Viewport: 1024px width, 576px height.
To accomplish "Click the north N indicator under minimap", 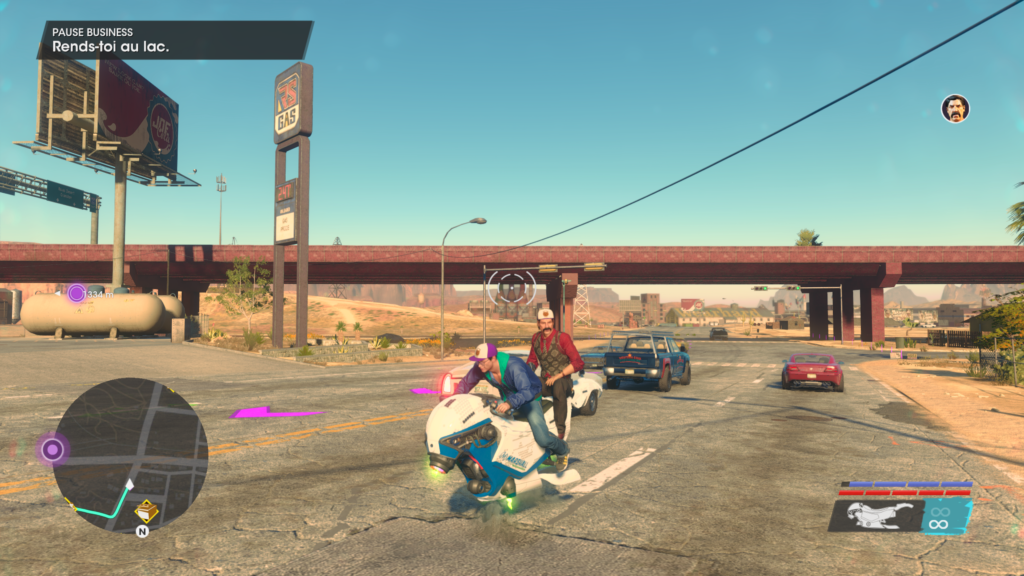I will pos(142,531).
